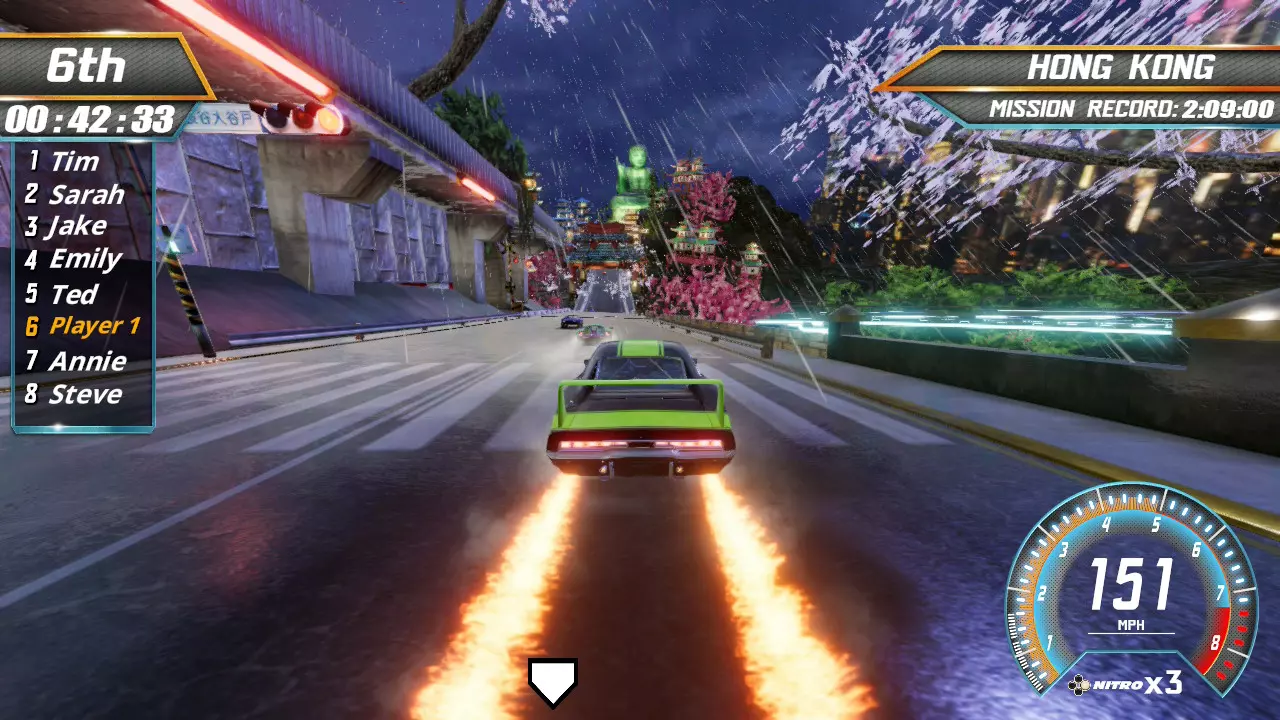Select Tim in the race standings
Screen dimensions: 1280x720
[74, 162]
